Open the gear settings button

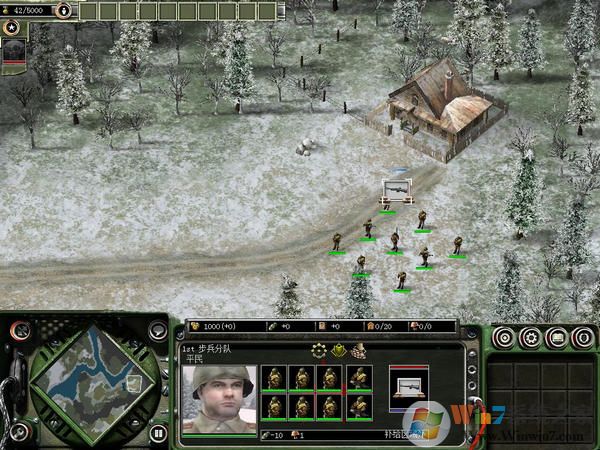click(530, 337)
